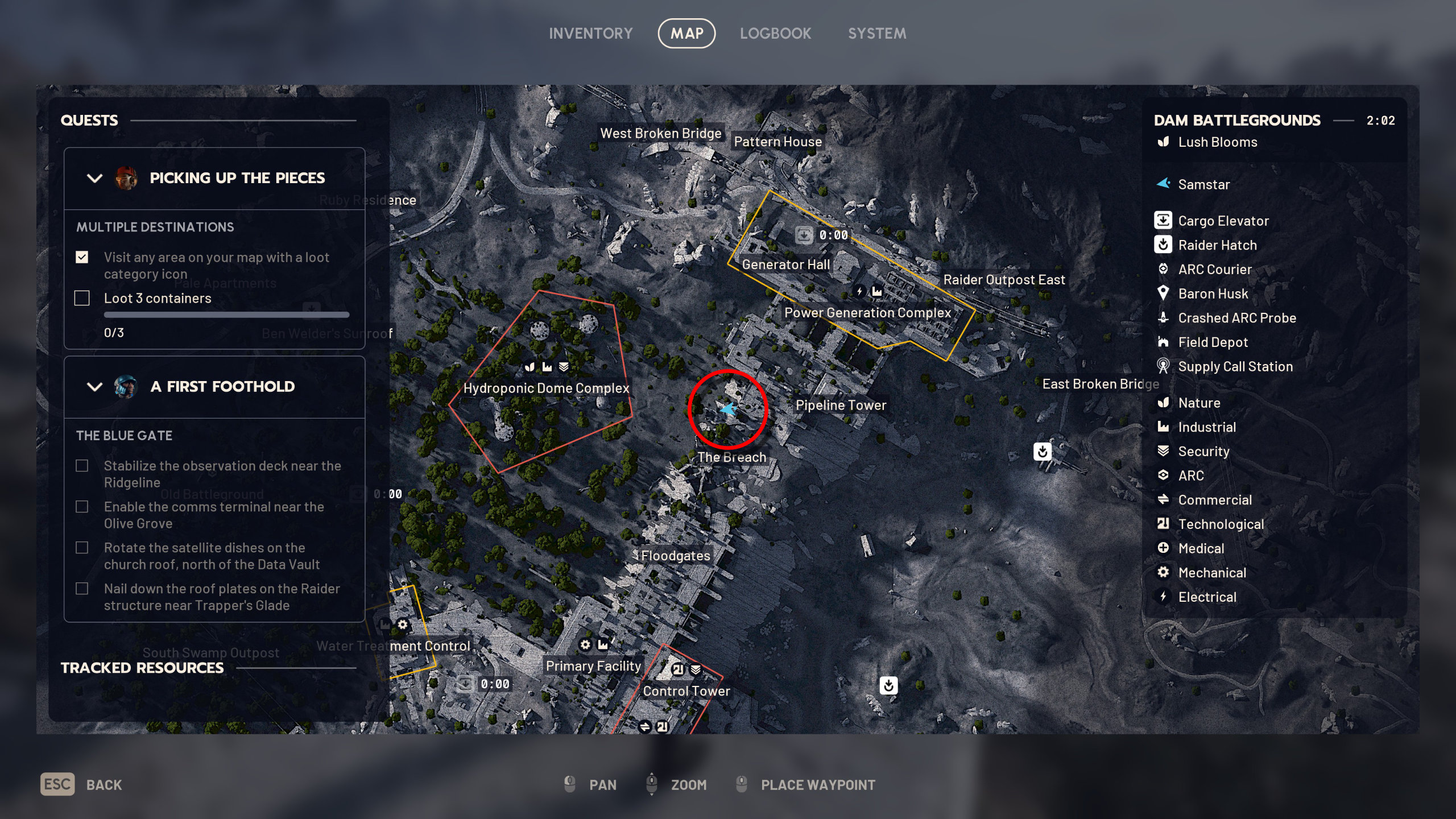Click the Generator Hall cargo elevator marker

[804, 235]
